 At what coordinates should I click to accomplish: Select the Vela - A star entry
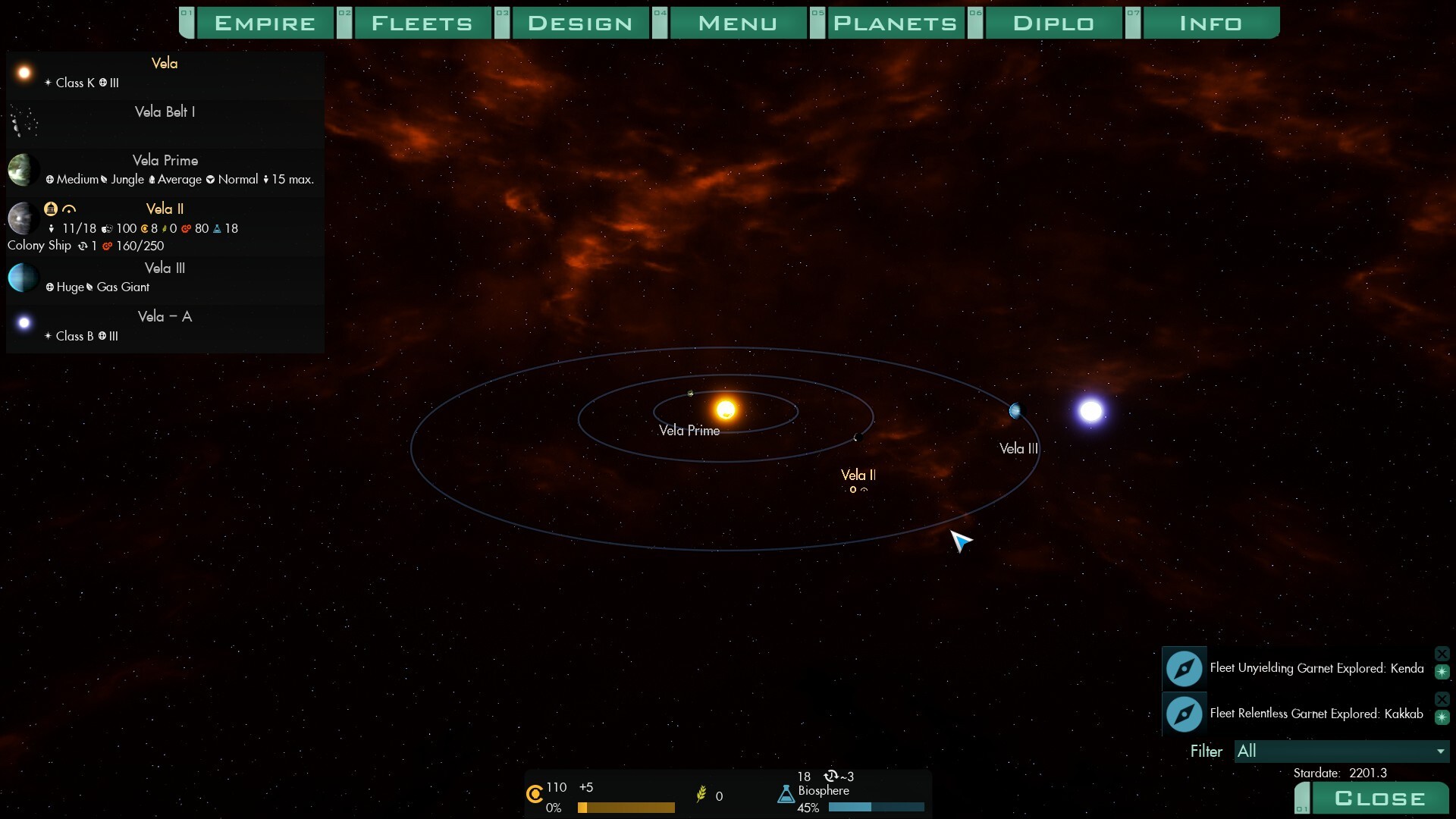pos(165,326)
